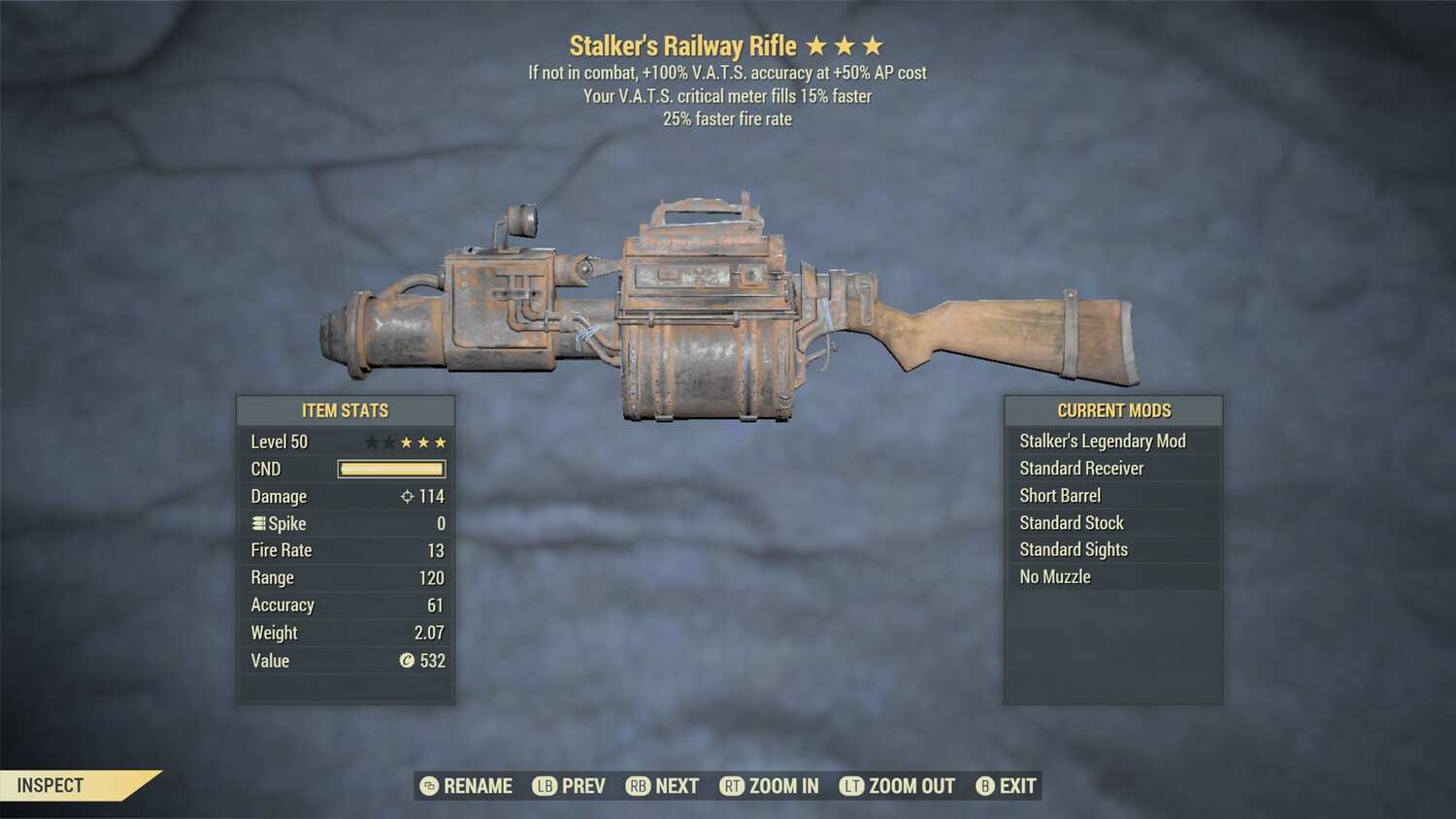Click the RENAME action
The height and width of the screenshot is (819, 1456).
click(478, 786)
